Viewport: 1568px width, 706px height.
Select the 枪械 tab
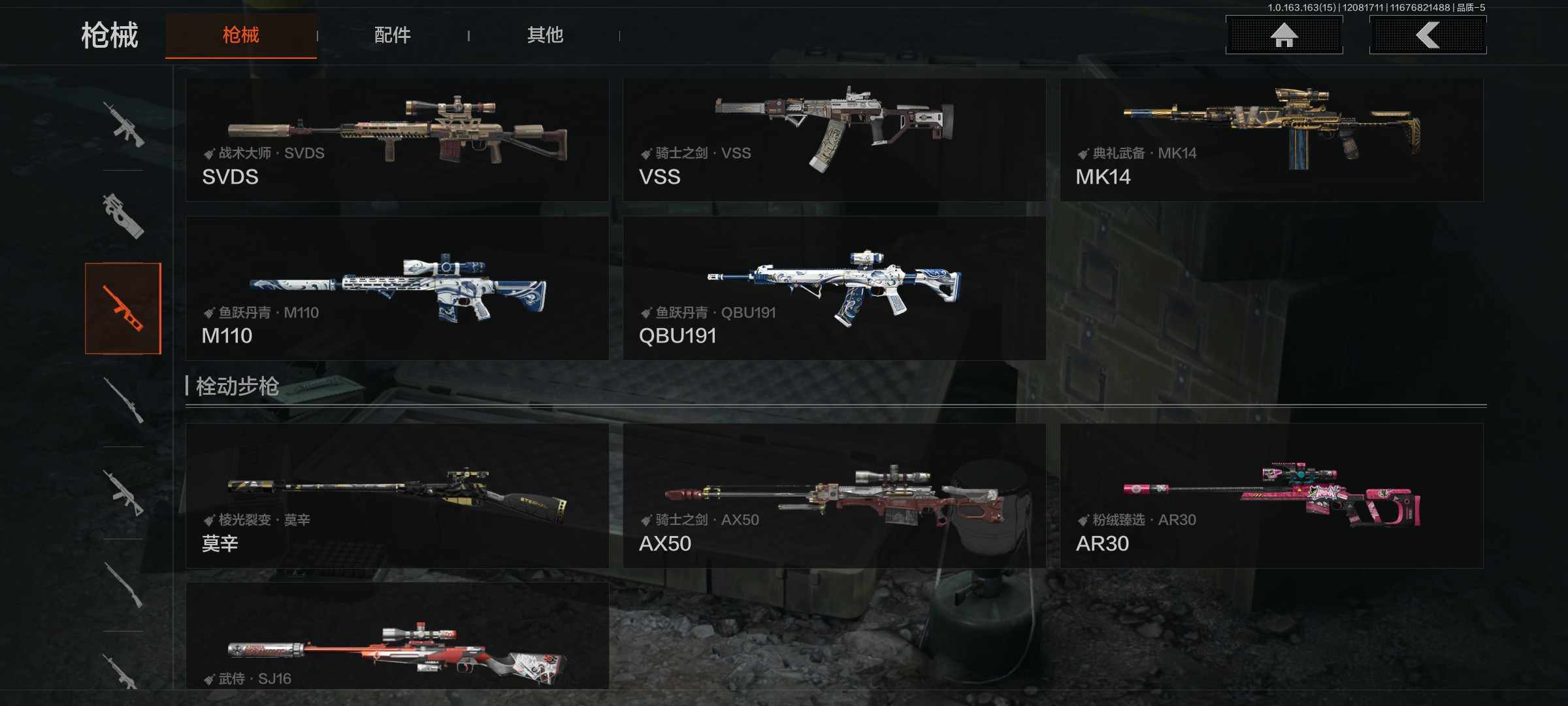click(240, 35)
